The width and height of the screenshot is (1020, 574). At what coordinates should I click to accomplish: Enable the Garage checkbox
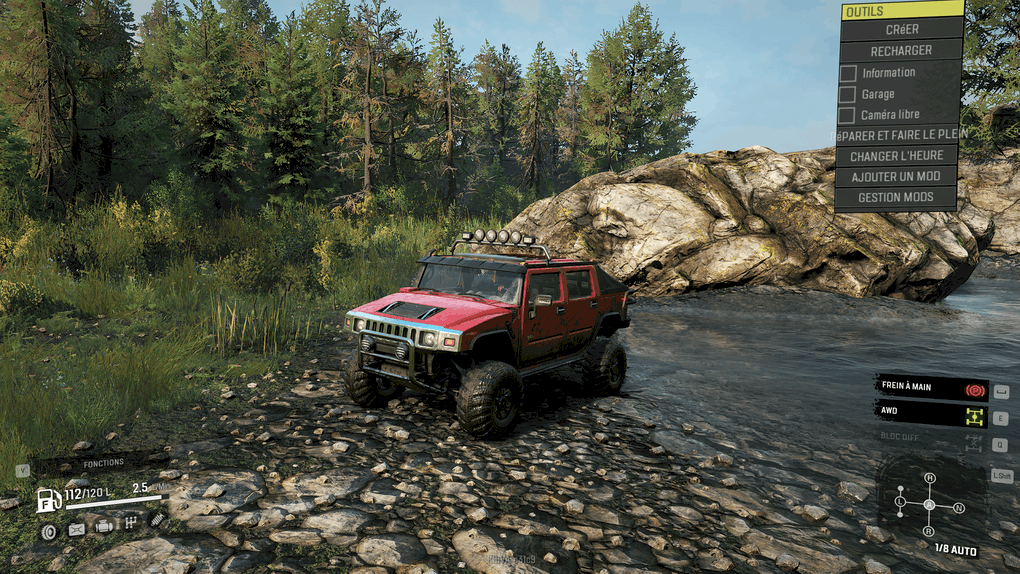848,94
